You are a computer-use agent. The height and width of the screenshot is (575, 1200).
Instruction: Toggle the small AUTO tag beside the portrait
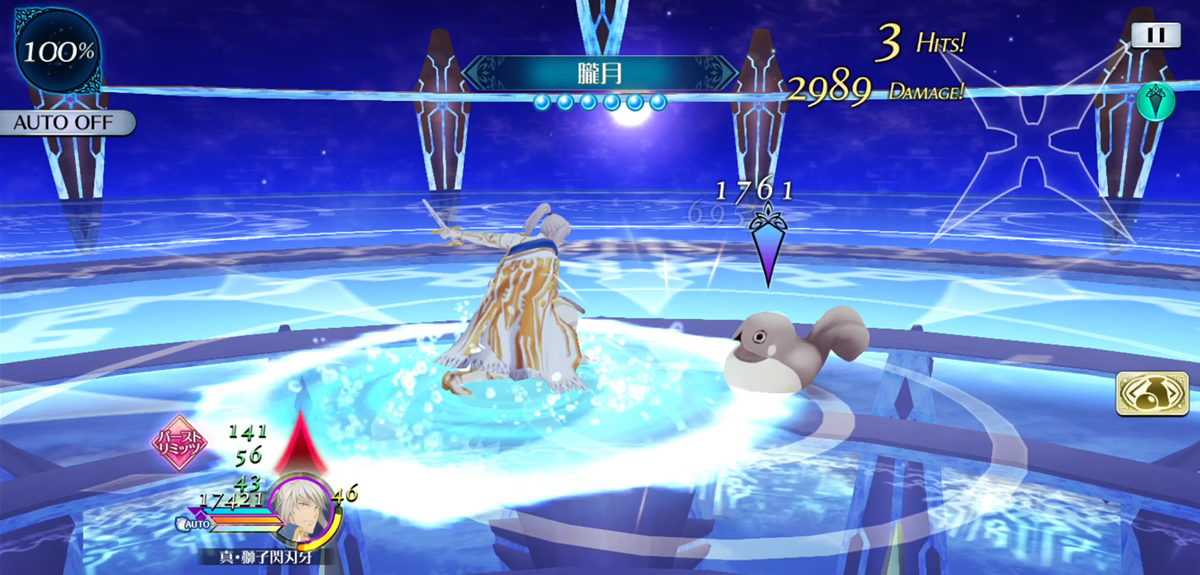pos(194,523)
